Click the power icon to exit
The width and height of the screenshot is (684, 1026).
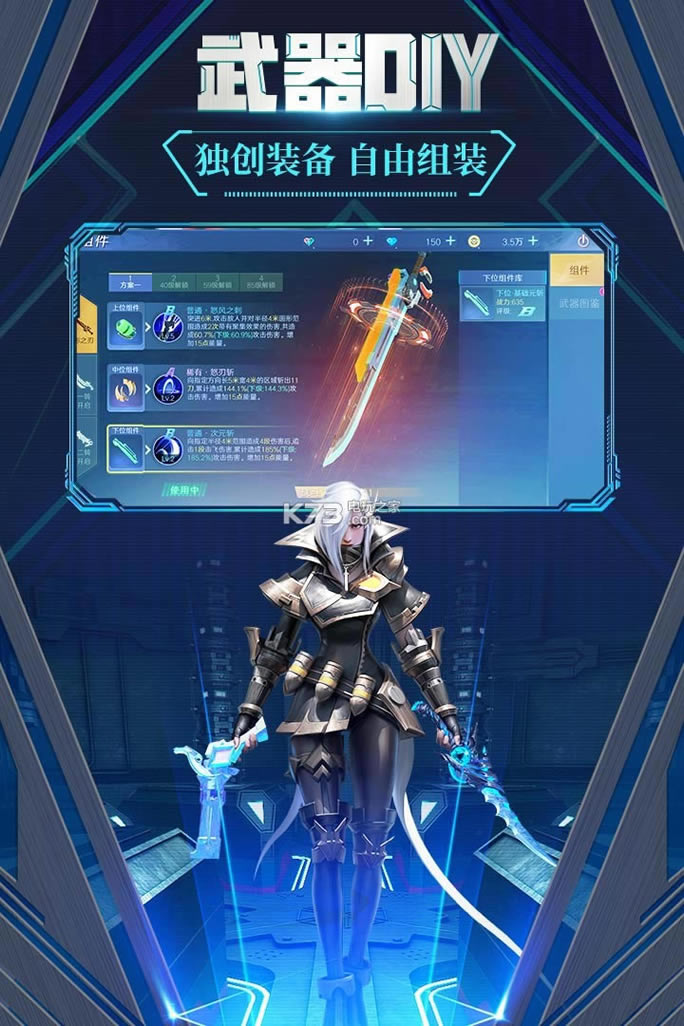coord(584,241)
